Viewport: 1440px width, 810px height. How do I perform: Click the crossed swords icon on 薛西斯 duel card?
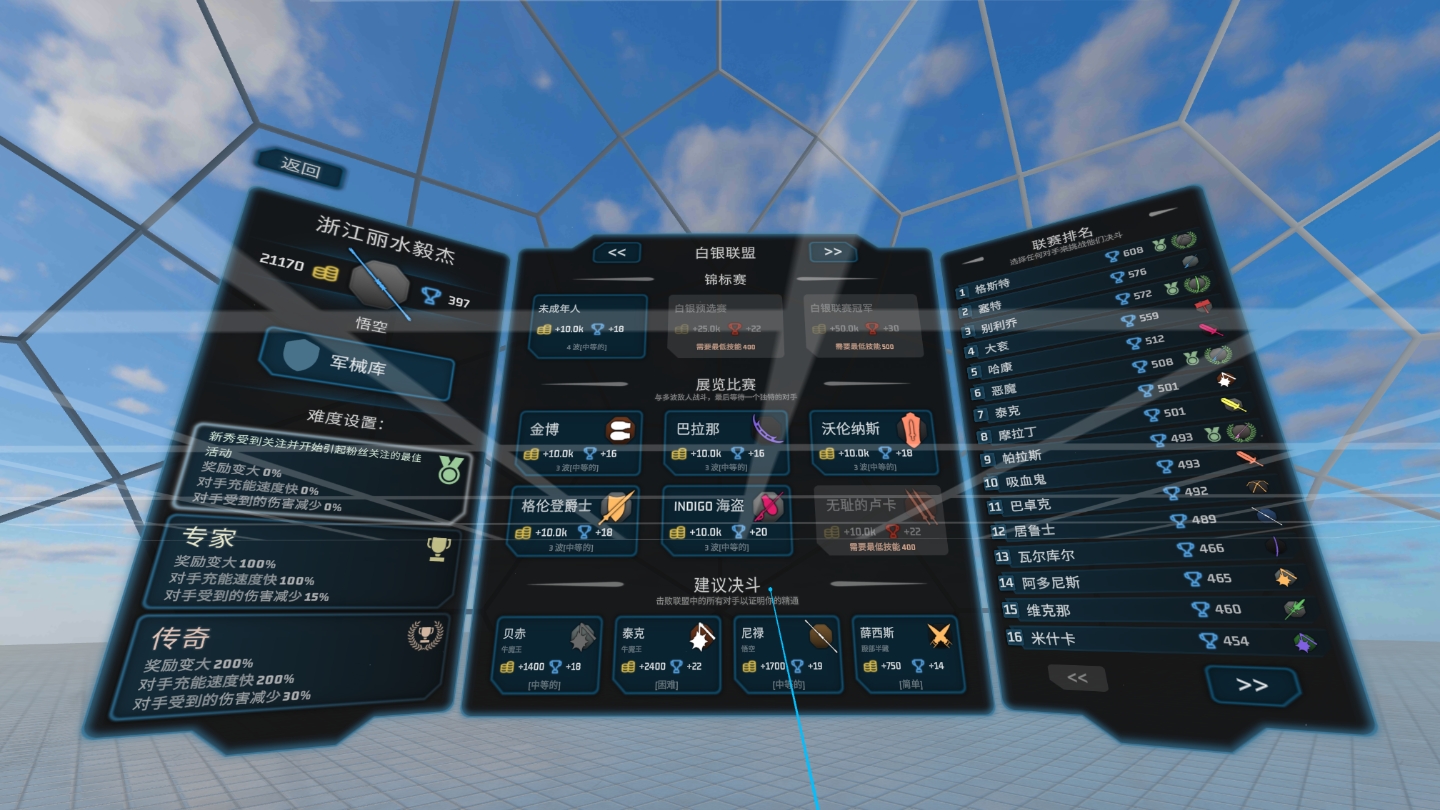tap(940, 633)
